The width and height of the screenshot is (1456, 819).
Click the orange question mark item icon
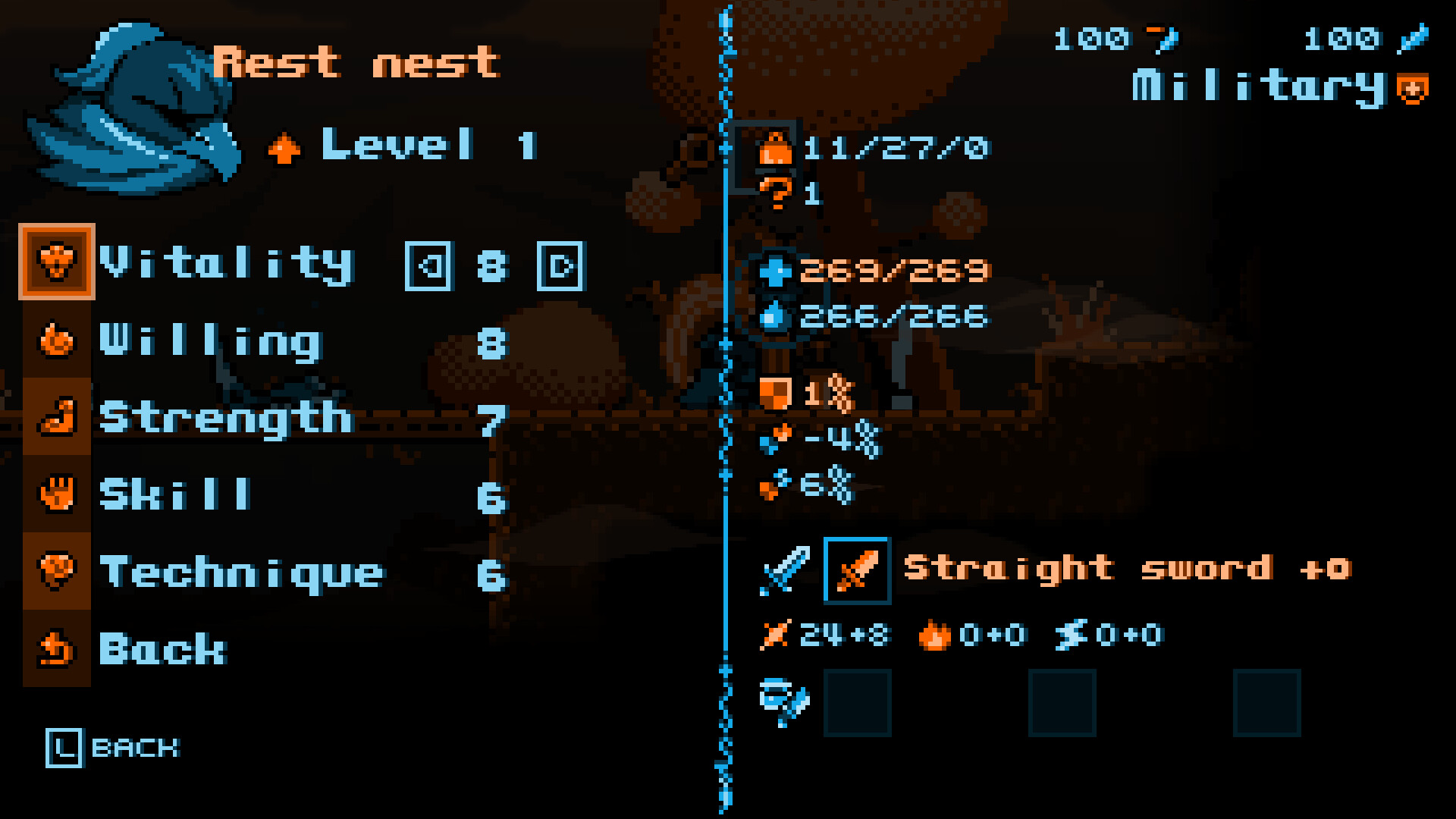click(776, 194)
